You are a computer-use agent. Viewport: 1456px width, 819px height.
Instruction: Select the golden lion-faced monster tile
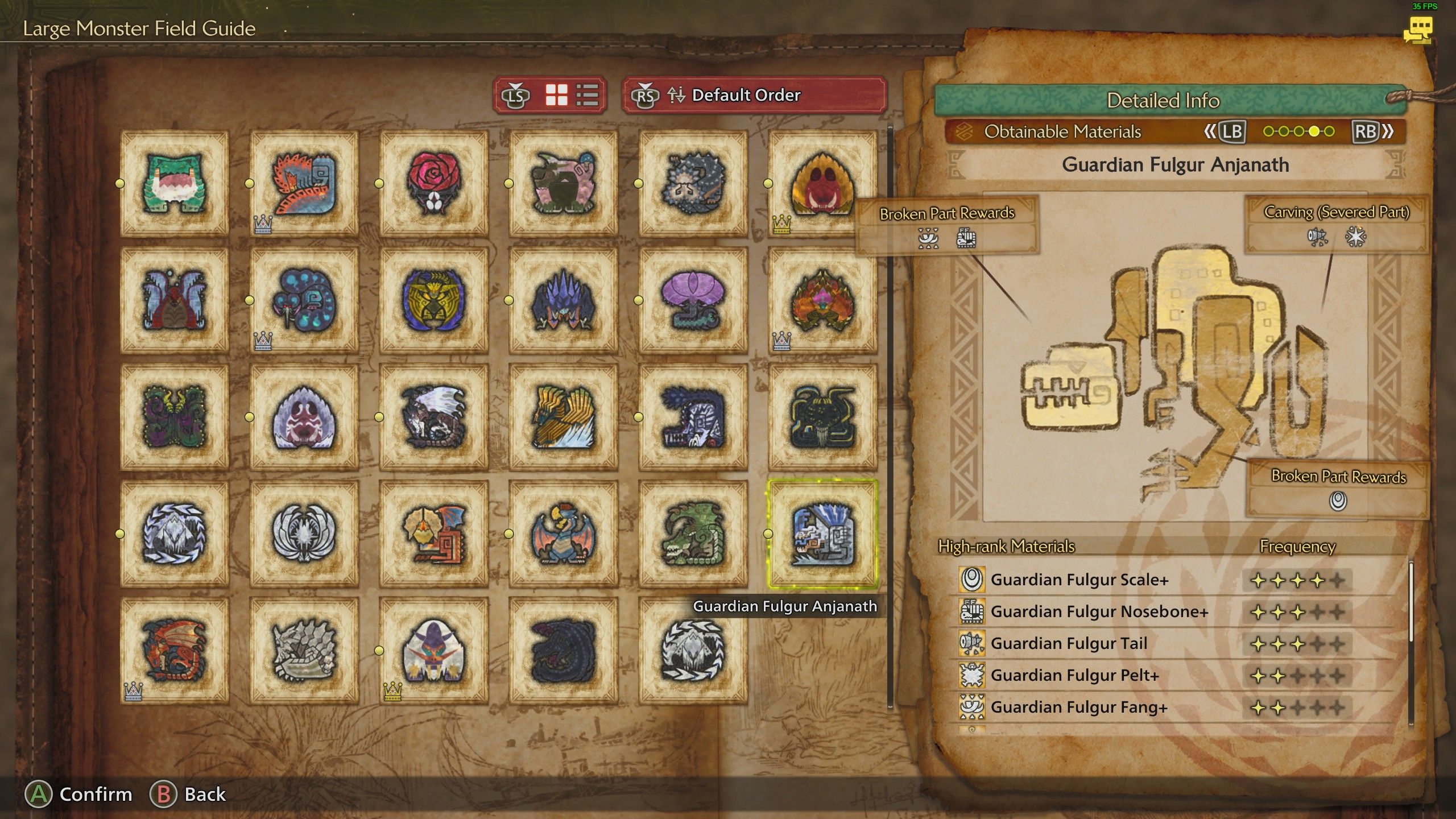point(433,300)
